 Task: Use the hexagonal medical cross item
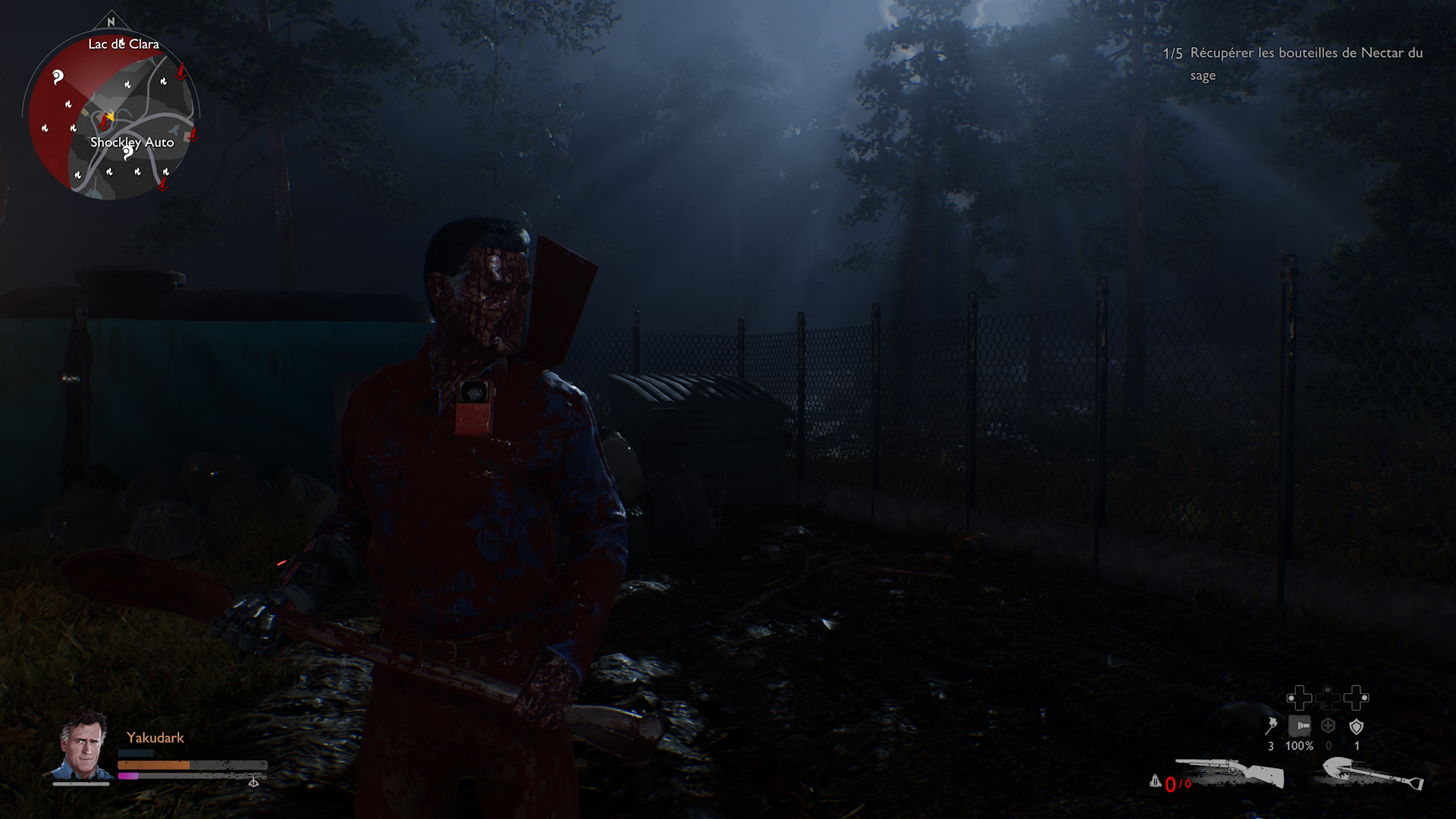(x=1328, y=726)
